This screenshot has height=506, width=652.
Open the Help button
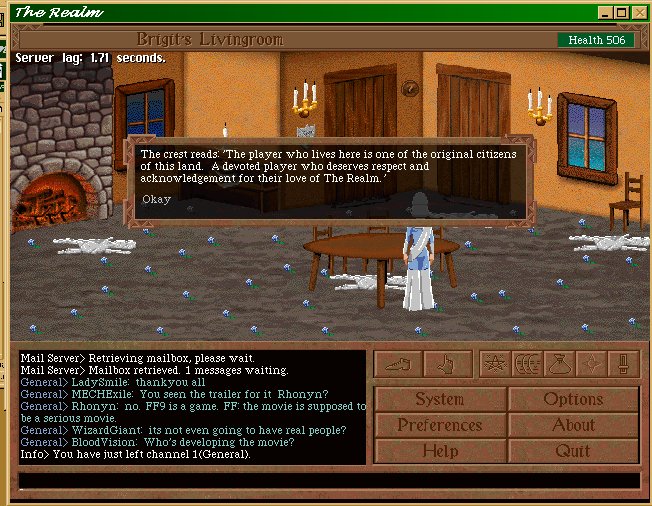[x=439, y=451]
